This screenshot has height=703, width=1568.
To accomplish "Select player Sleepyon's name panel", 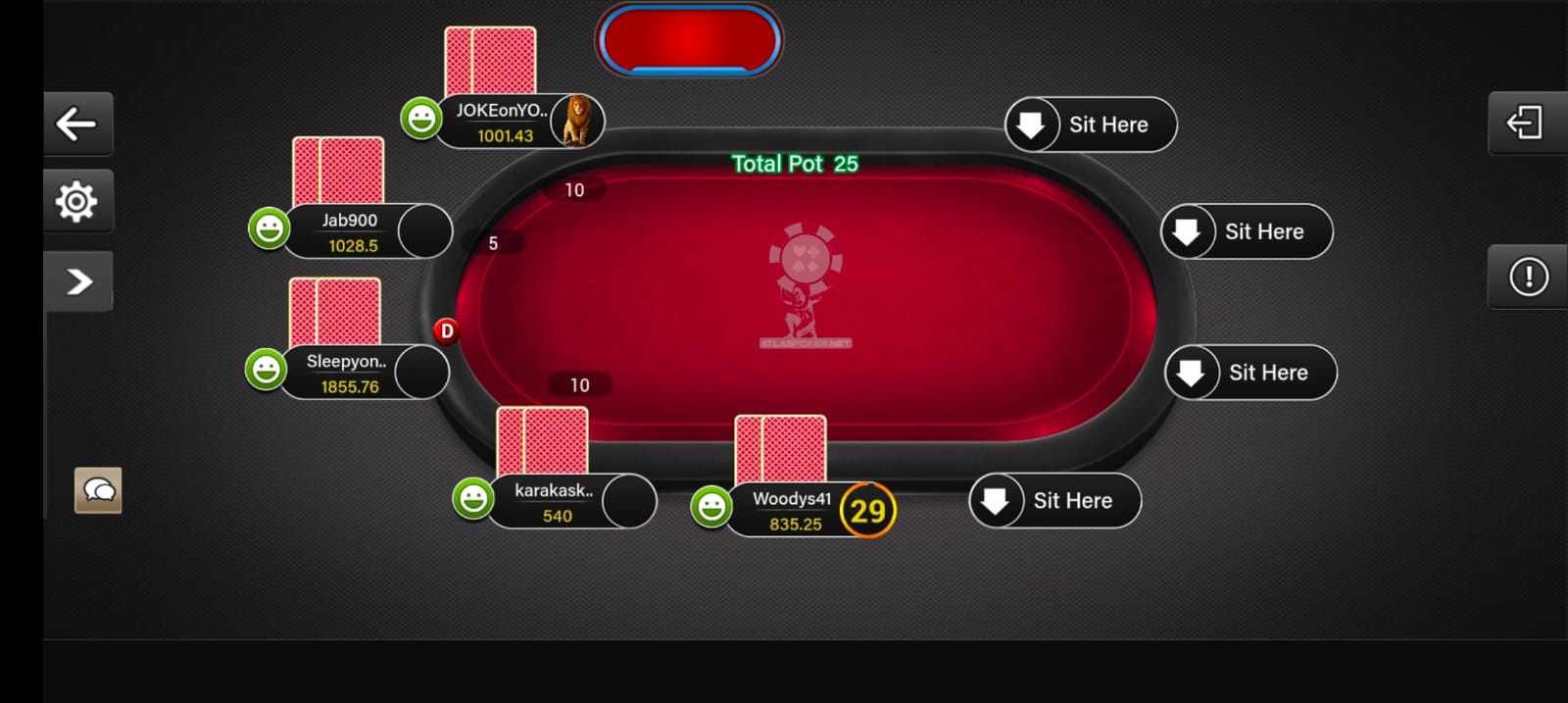I will pos(347,374).
